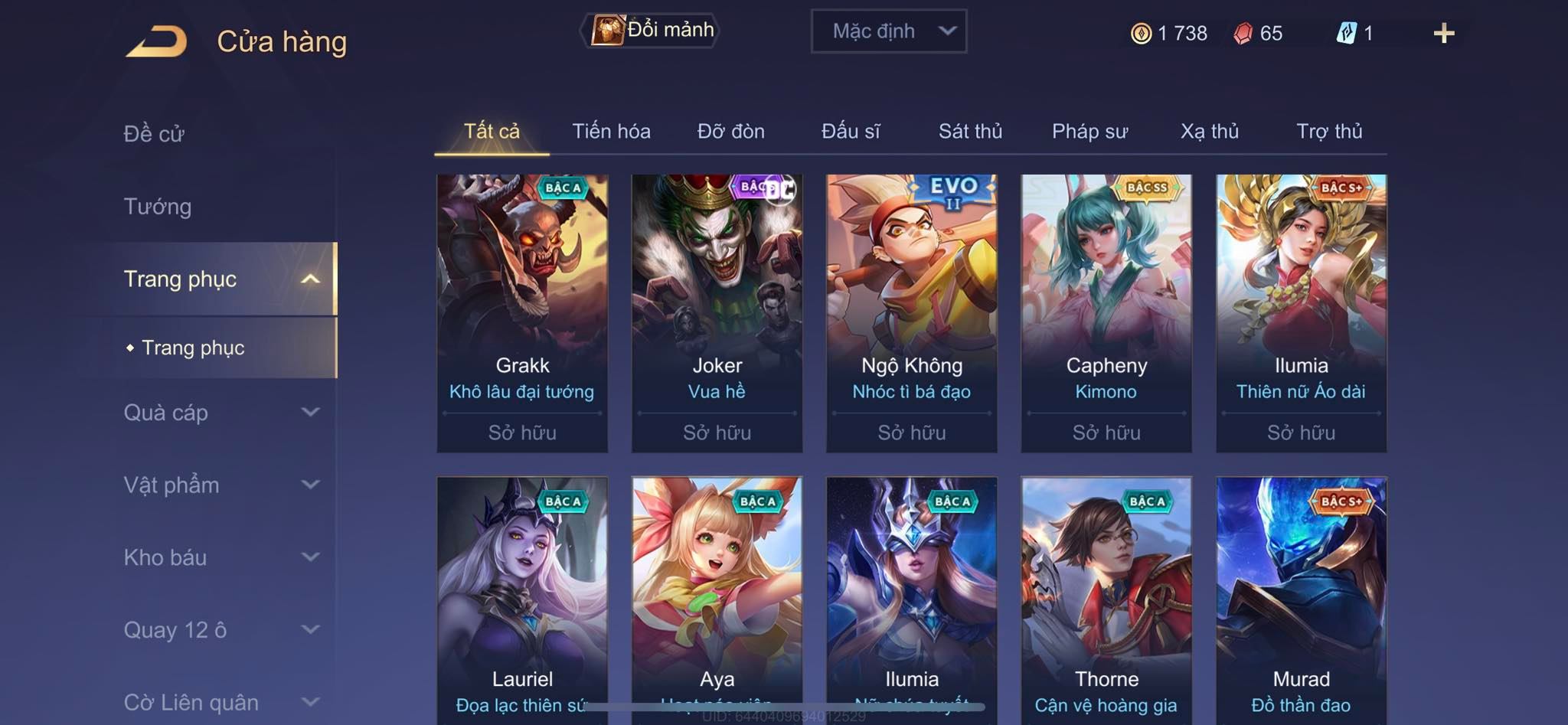
Task: Show the Sát thủ skin category
Action: 970,132
